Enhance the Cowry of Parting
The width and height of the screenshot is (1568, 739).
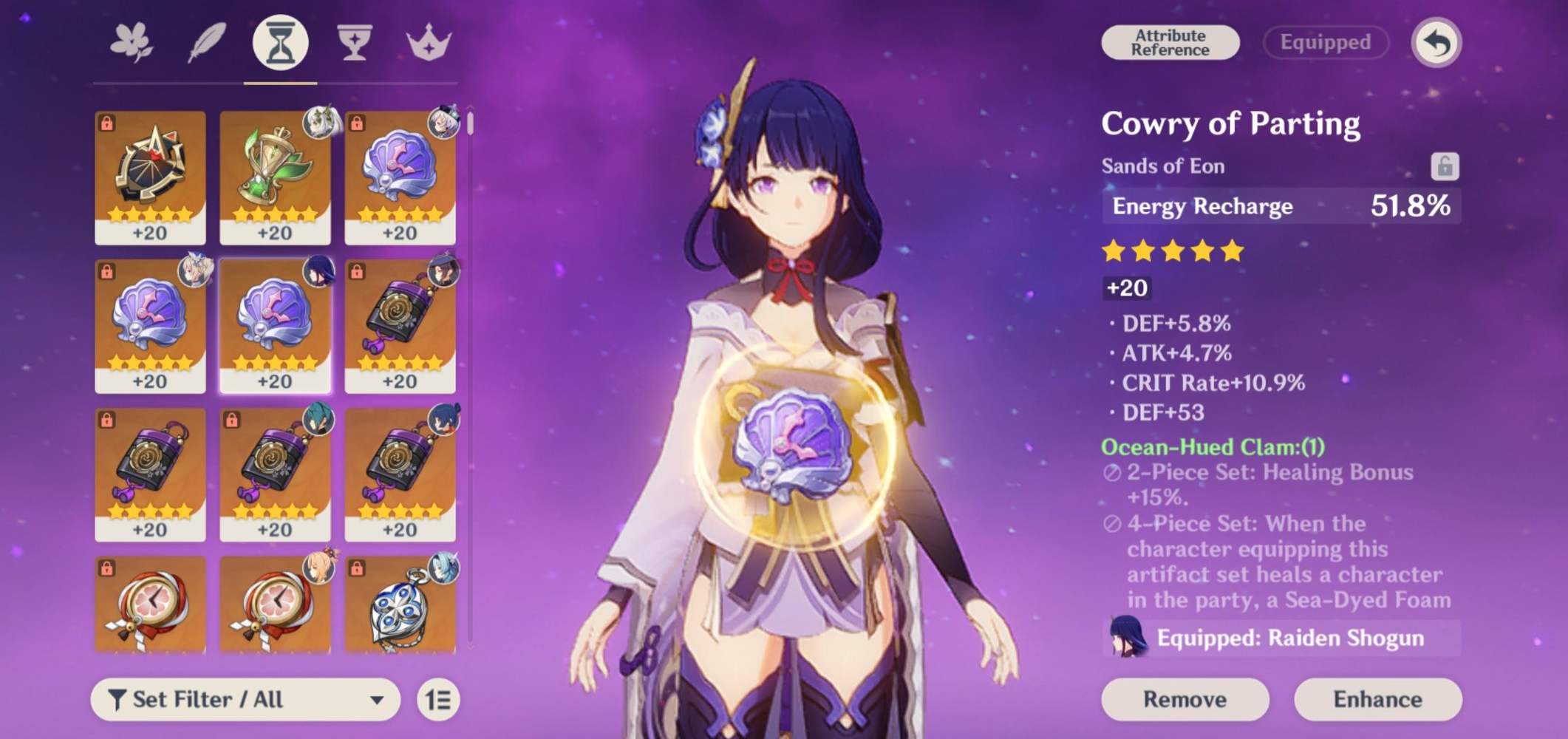tap(1377, 699)
